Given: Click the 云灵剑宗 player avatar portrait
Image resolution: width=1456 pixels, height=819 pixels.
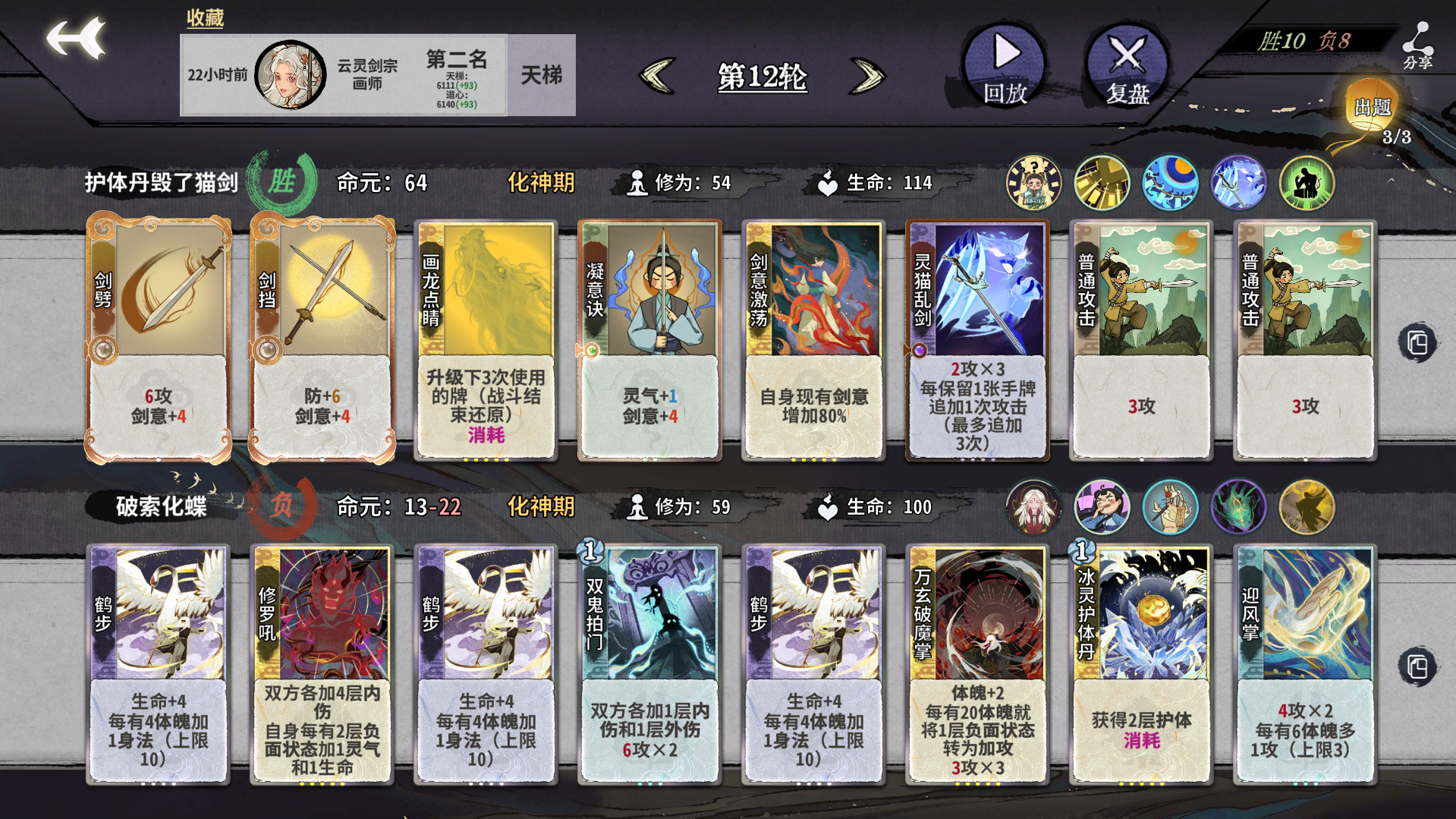Looking at the screenshot, I should click(x=291, y=74).
